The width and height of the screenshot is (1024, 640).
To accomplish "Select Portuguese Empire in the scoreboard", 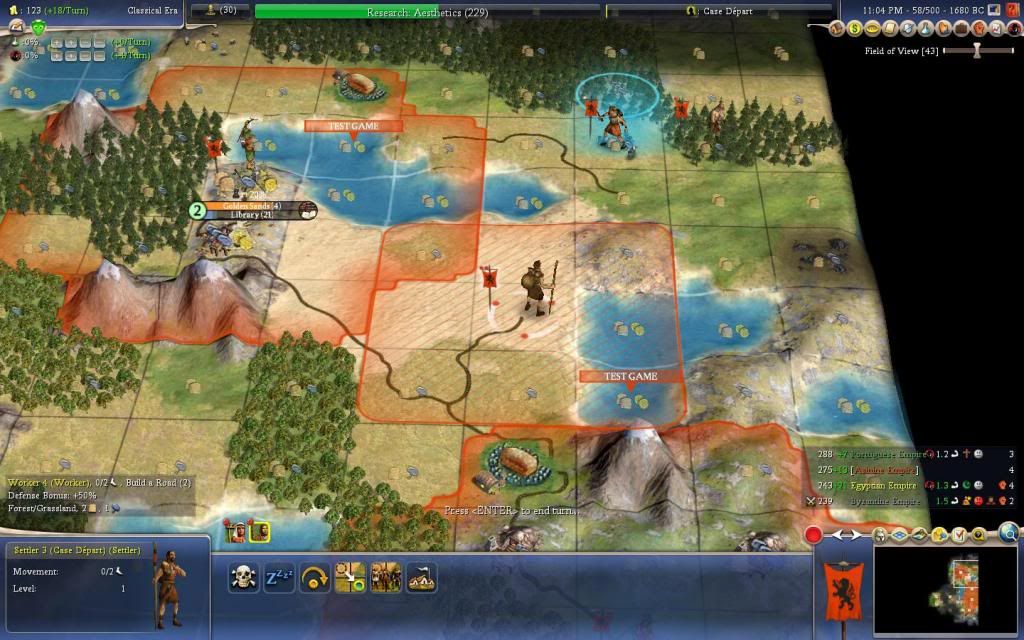I will pos(880,454).
